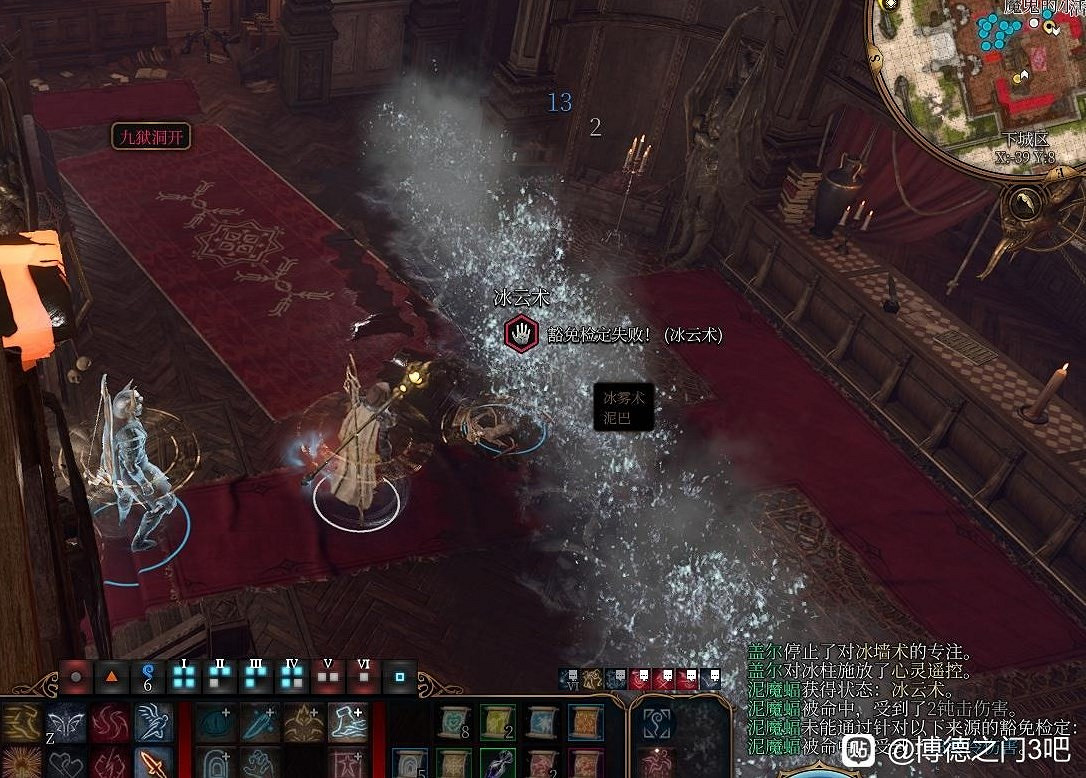Viewport: 1086px width, 778px height.
Task: Filter by level III spell slots
Action: [x=256, y=676]
